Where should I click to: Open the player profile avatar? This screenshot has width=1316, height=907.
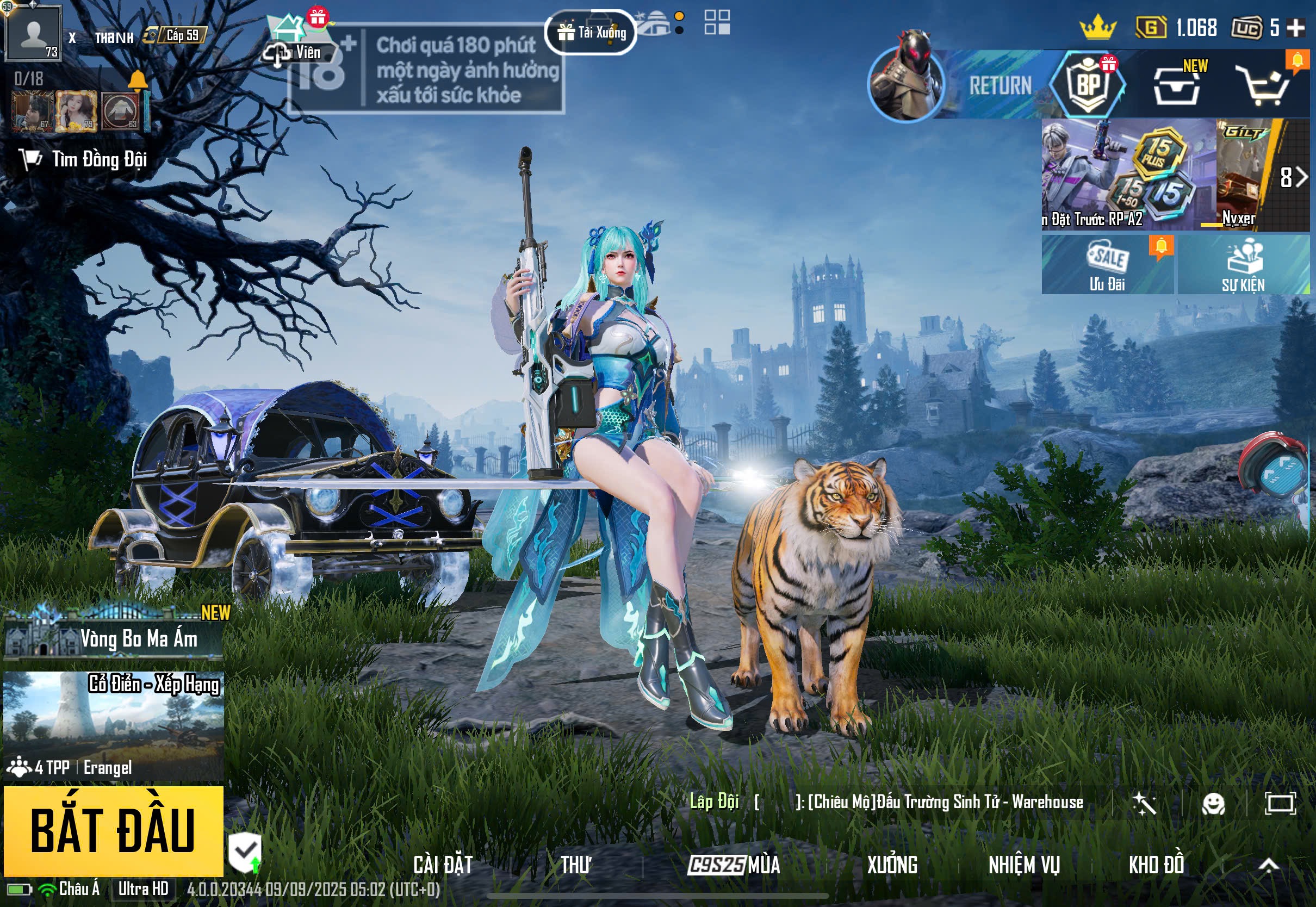(x=33, y=33)
